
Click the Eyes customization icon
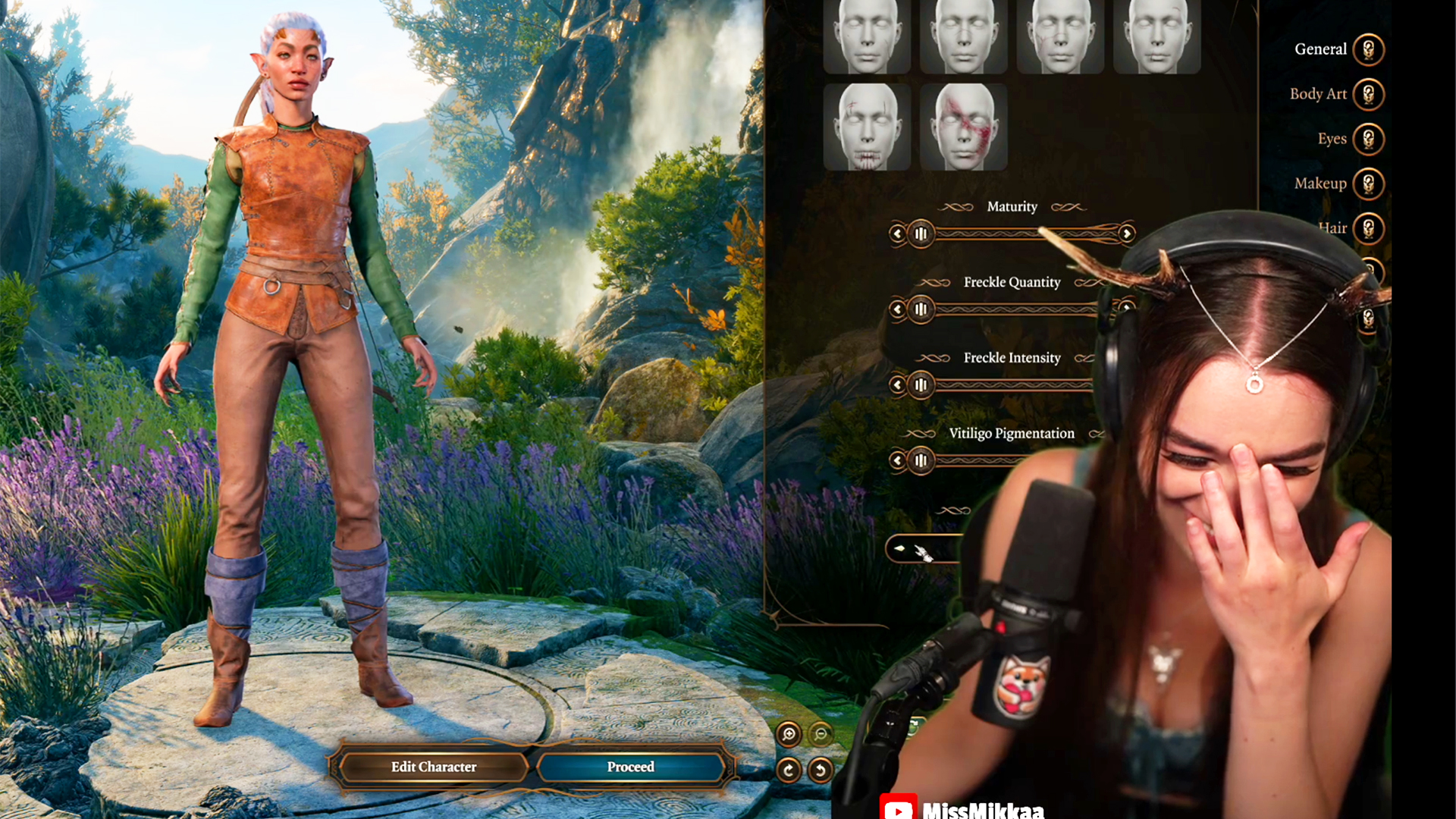pos(1367,139)
